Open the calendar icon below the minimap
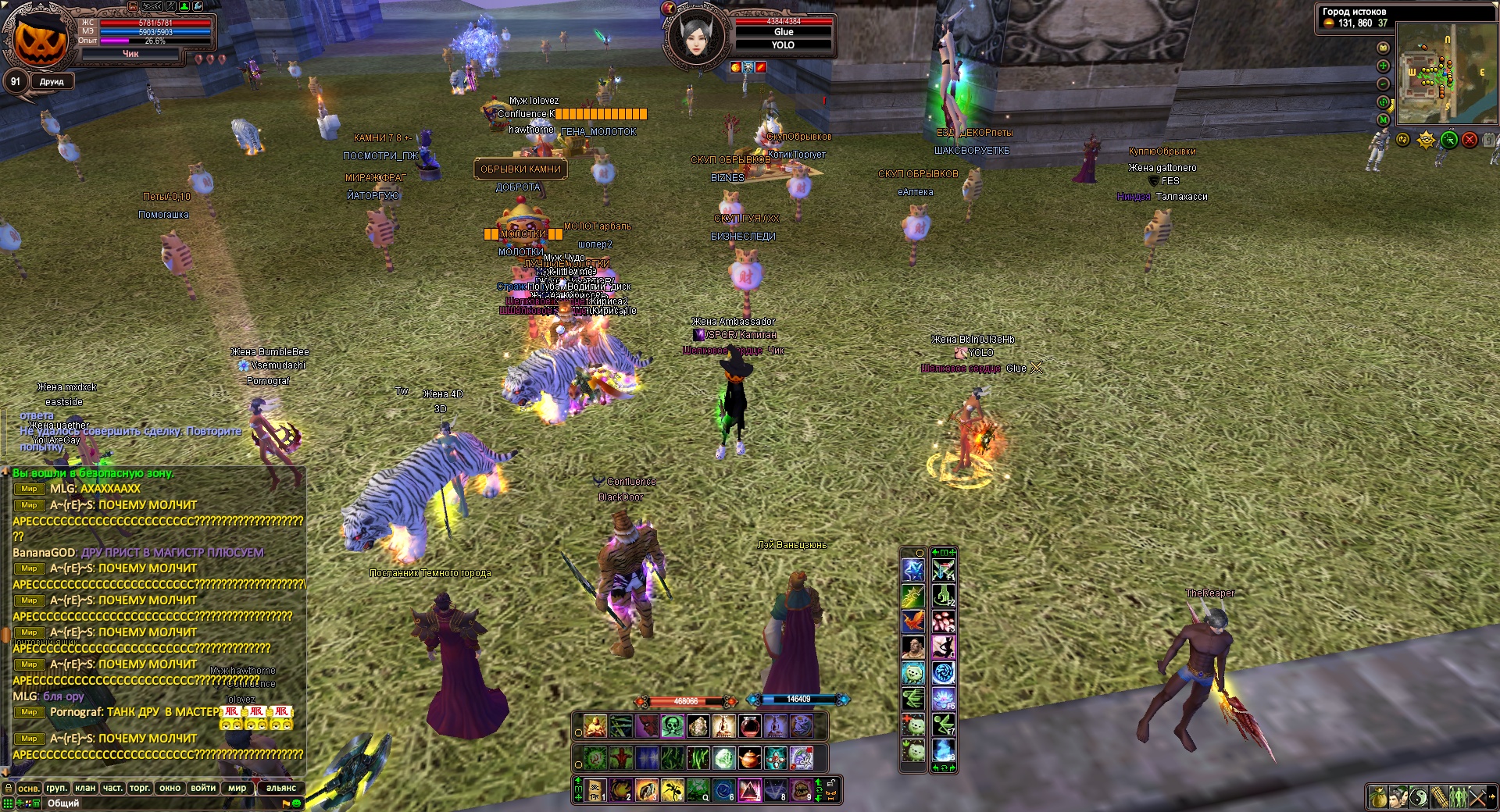Screen dimensions: 1500x812 tap(1489, 140)
